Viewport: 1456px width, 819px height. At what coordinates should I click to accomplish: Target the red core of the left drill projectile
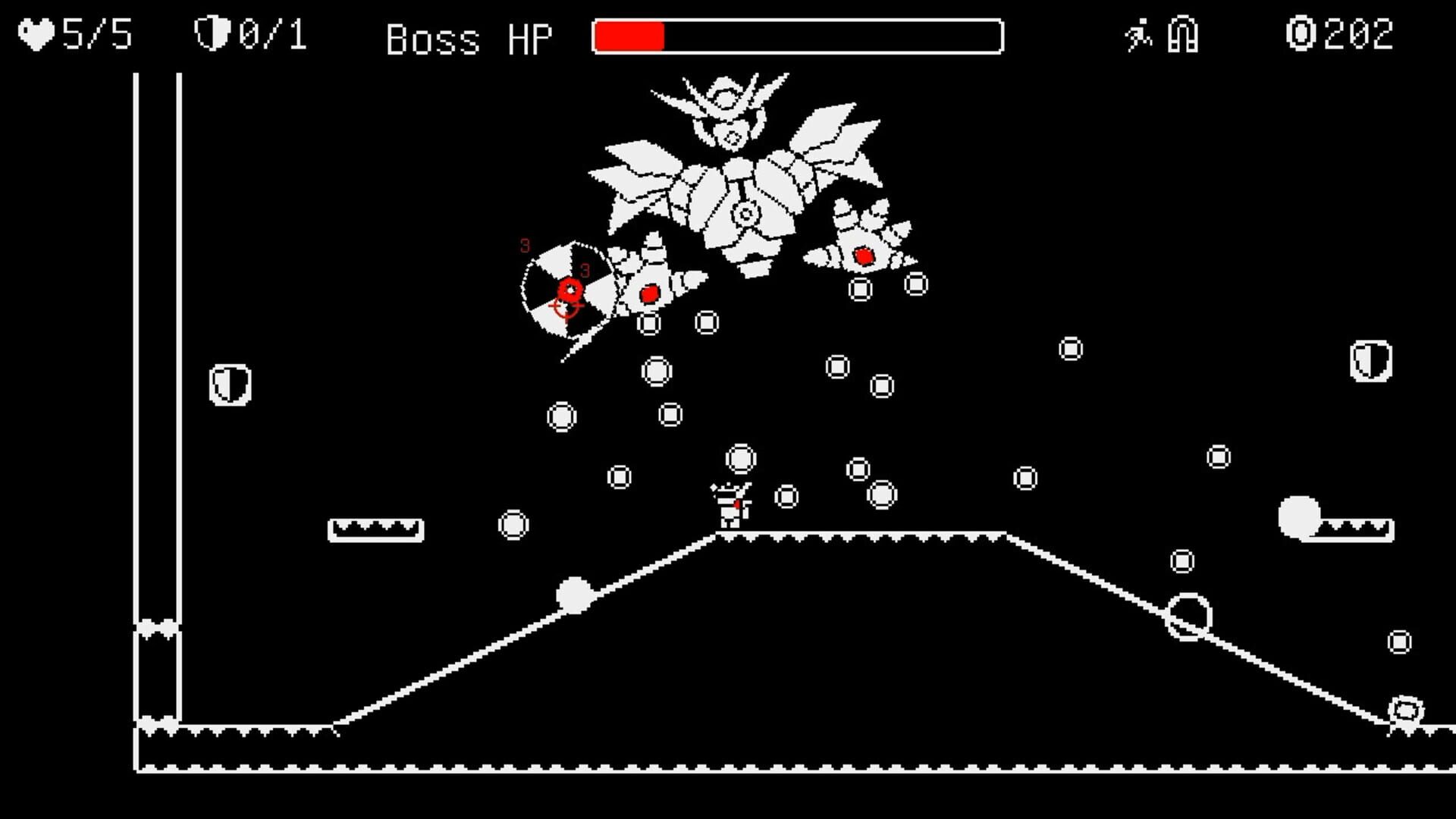pyautogui.click(x=648, y=292)
